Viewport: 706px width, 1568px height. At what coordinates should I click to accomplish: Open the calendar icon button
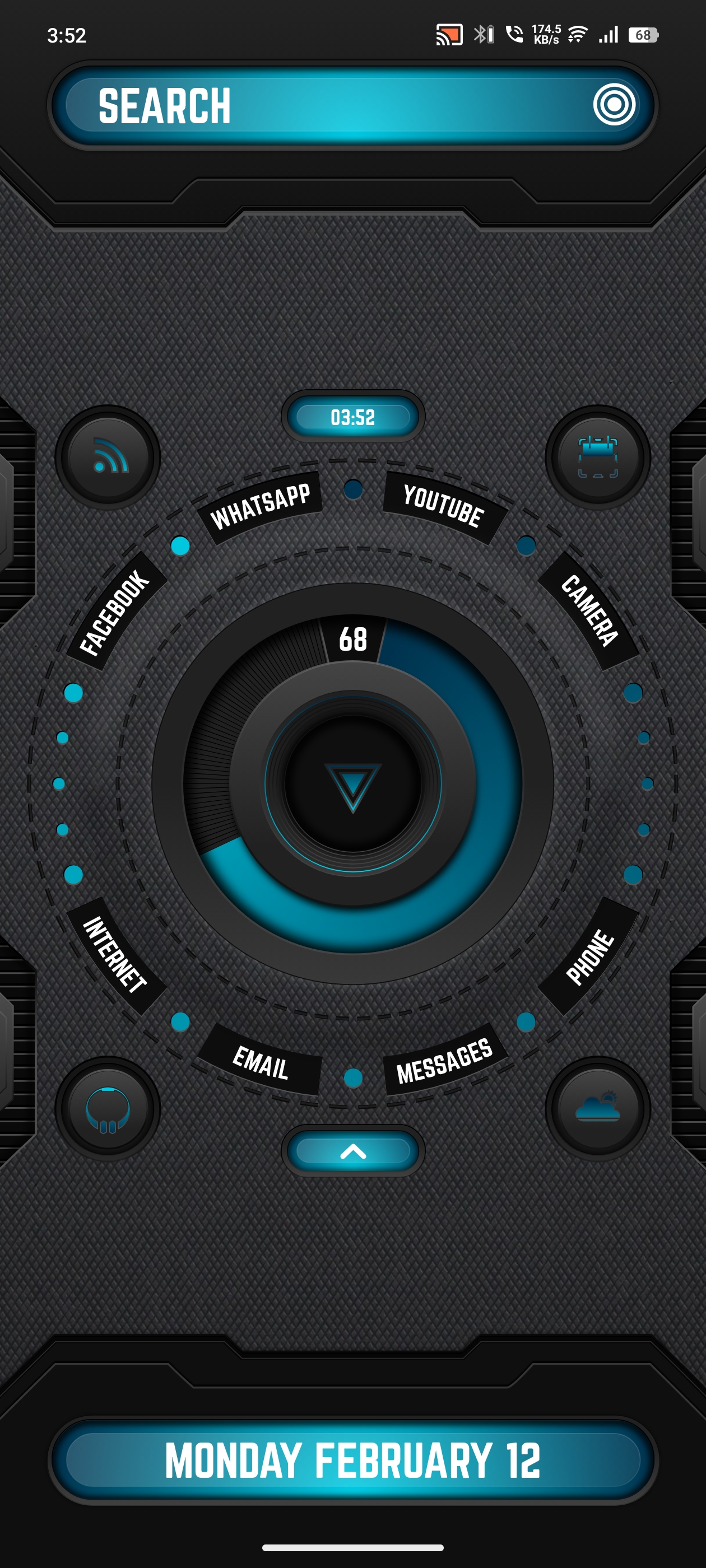[x=597, y=457]
